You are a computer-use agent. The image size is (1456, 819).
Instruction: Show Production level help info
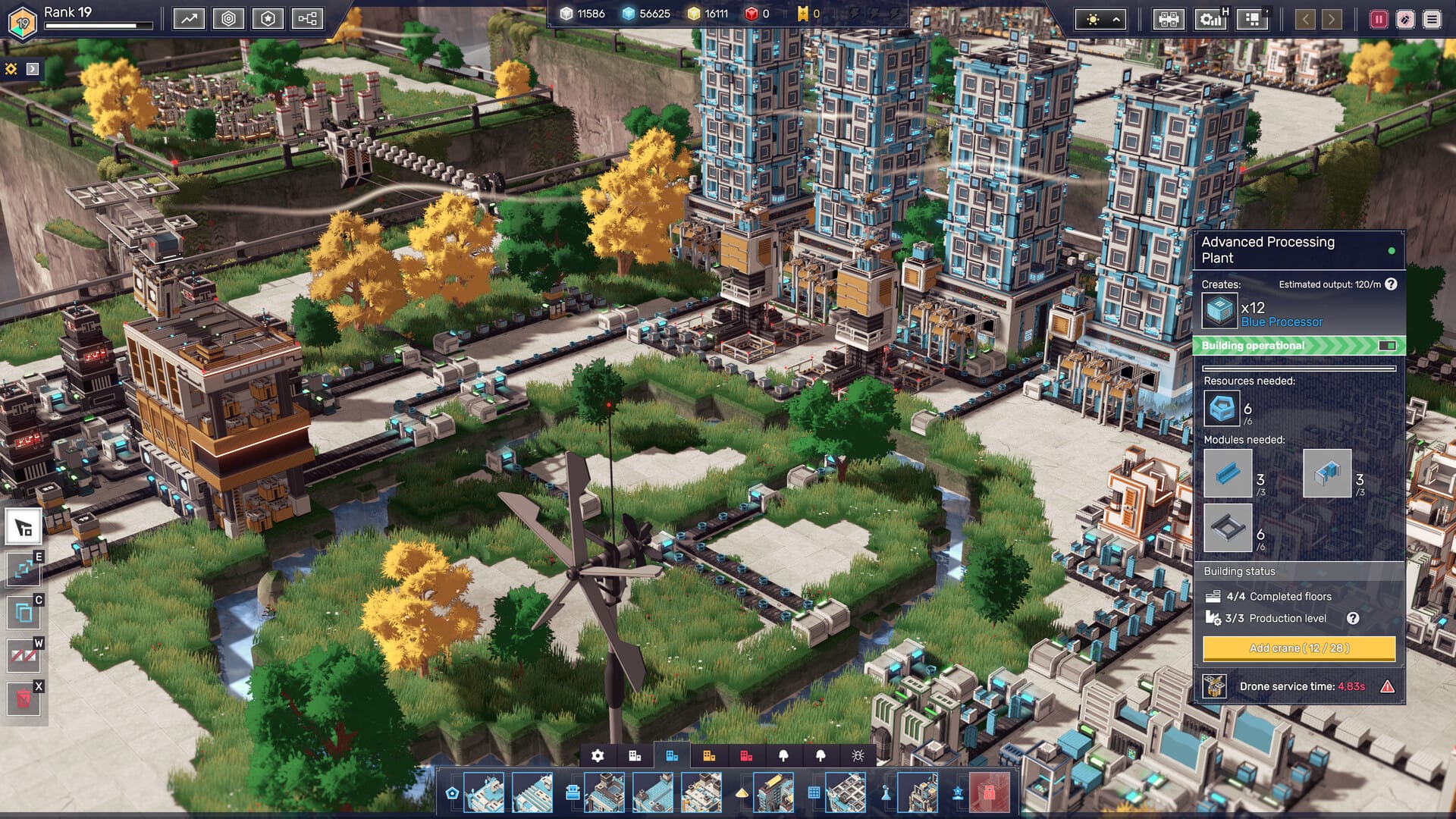(1353, 619)
